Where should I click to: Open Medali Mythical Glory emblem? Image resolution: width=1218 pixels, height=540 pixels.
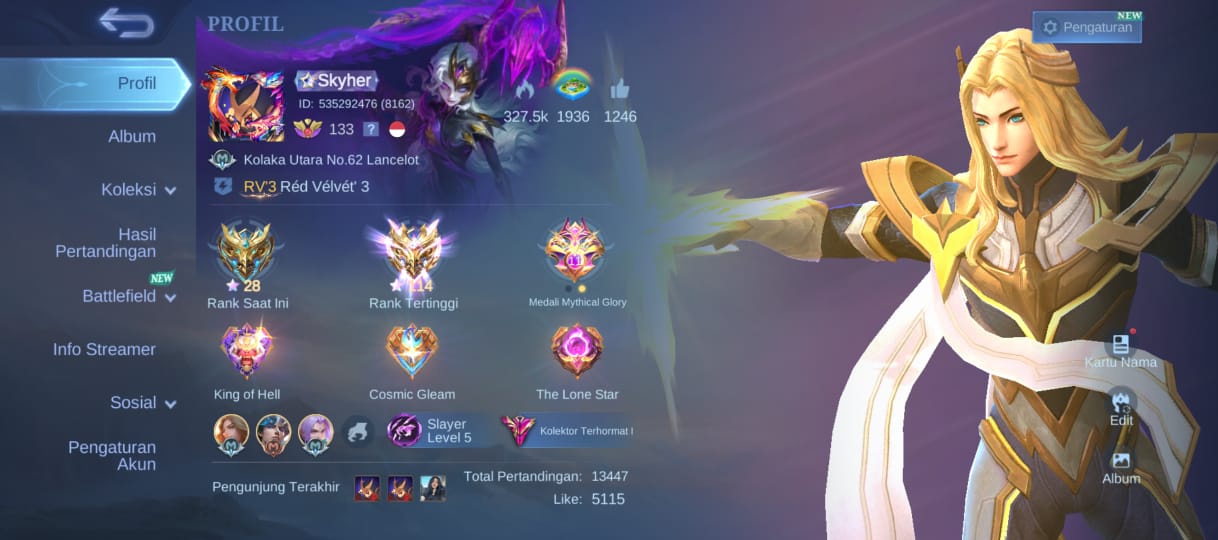pos(576,252)
